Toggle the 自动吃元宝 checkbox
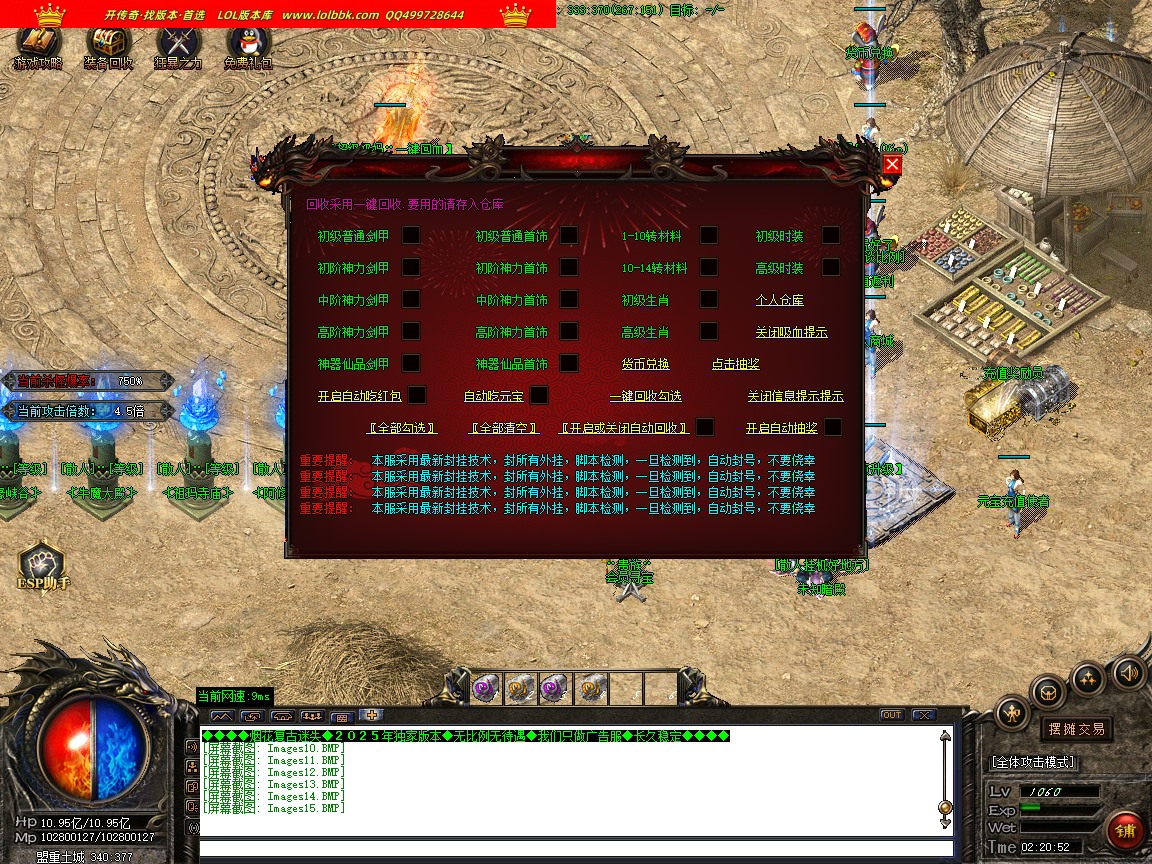The height and width of the screenshot is (864, 1152). [x=539, y=395]
